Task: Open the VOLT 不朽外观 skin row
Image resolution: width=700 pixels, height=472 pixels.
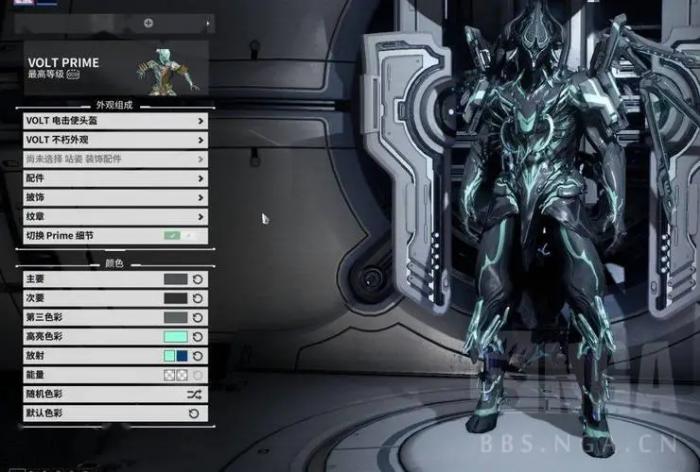Action: [x=114, y=140]
